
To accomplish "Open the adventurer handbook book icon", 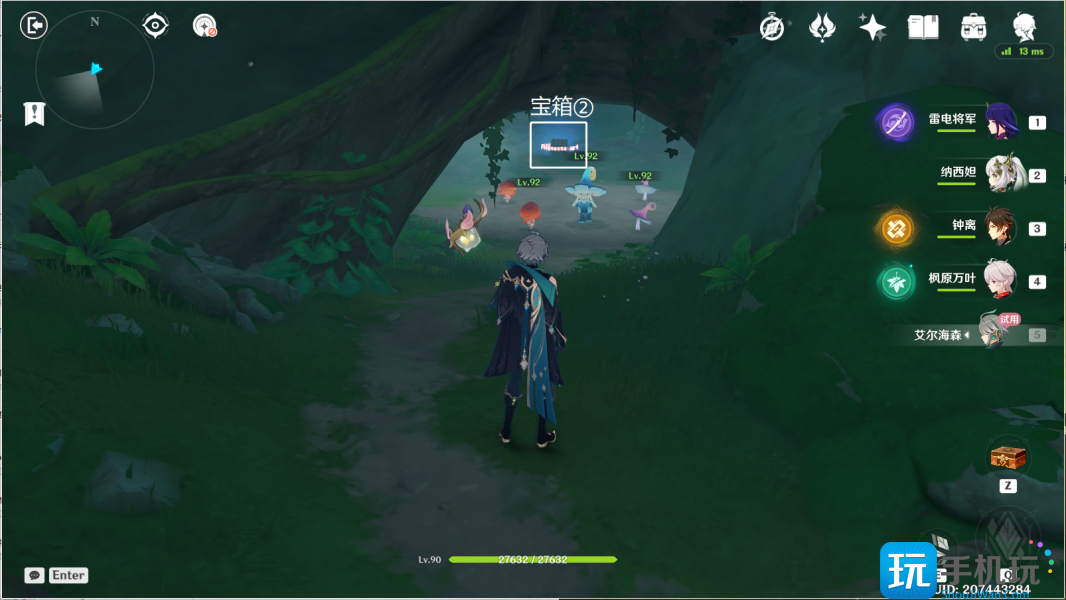I will 922,28.
